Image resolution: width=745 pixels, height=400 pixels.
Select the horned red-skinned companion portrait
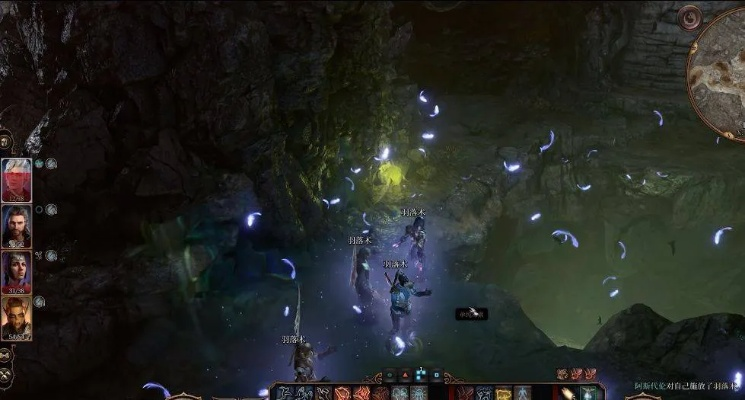point(15,318)
